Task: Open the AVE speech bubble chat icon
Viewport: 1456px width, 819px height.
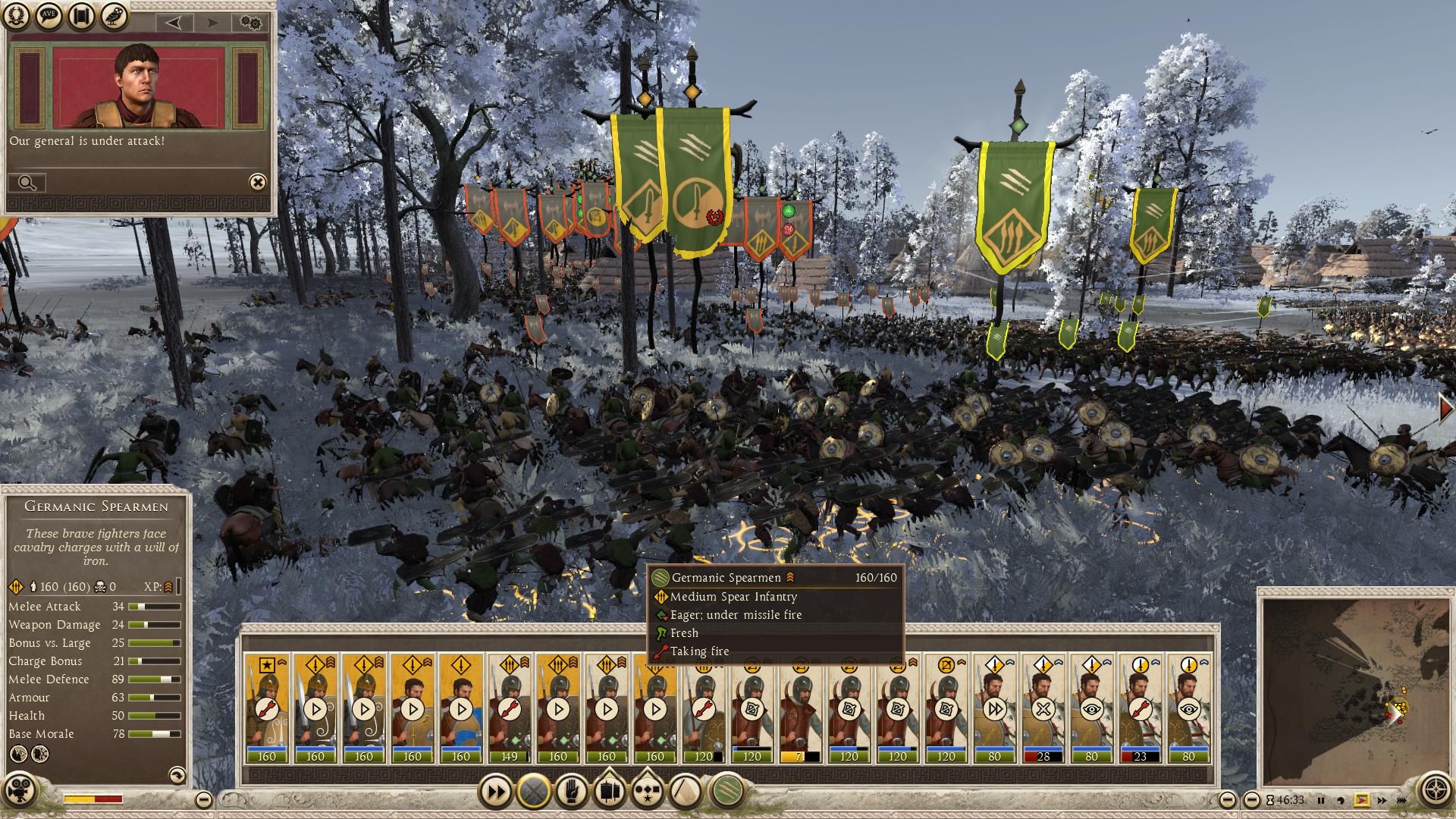Action: (49, 17)
